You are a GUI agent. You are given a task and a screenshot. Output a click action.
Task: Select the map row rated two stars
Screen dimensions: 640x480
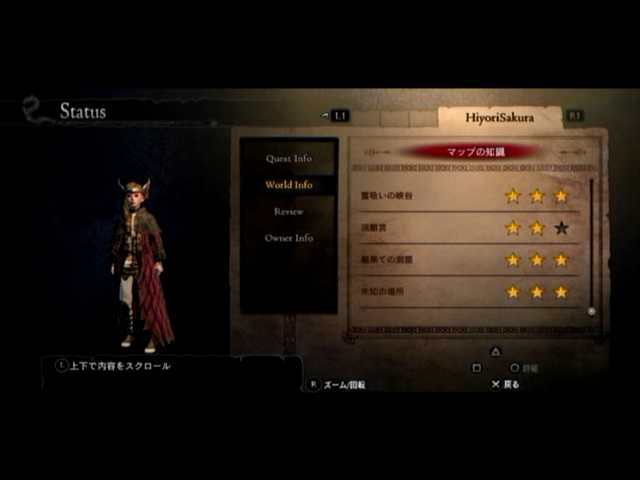[465, 228]
